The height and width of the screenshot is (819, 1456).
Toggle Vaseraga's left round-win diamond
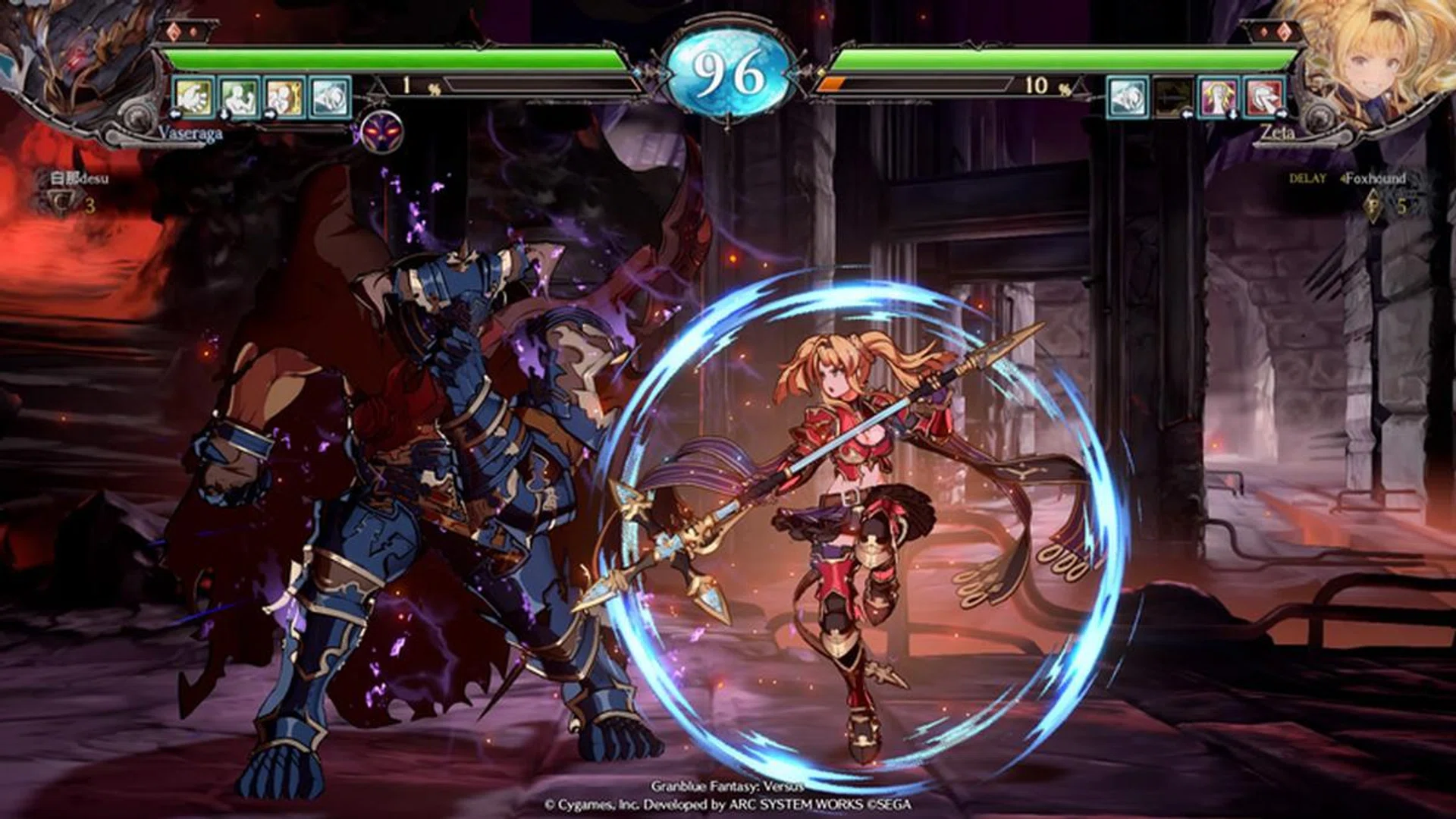coord(174,30)
